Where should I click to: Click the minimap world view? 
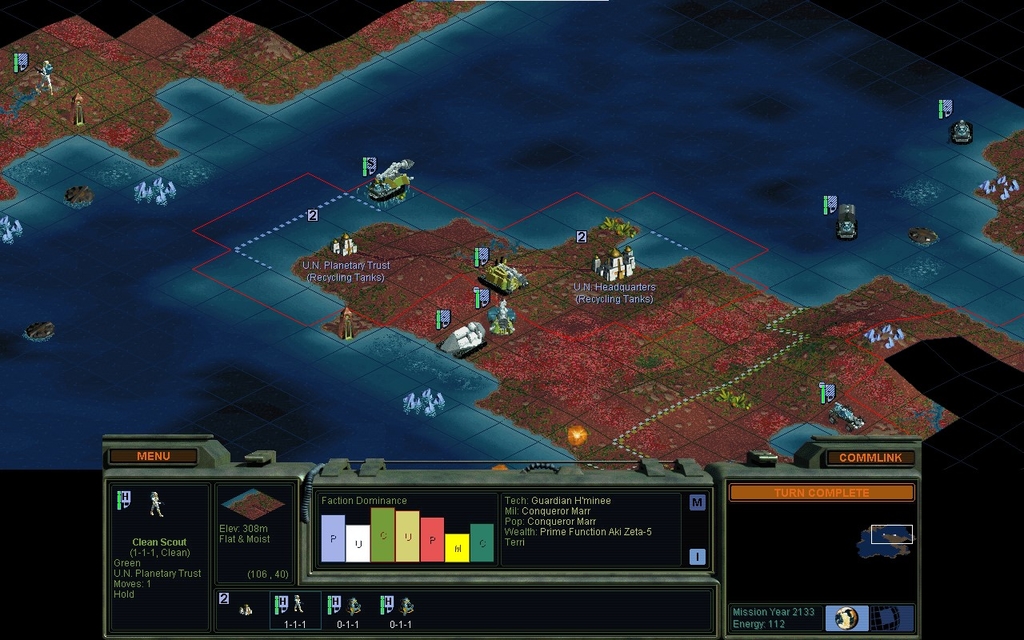click(885, 541)
